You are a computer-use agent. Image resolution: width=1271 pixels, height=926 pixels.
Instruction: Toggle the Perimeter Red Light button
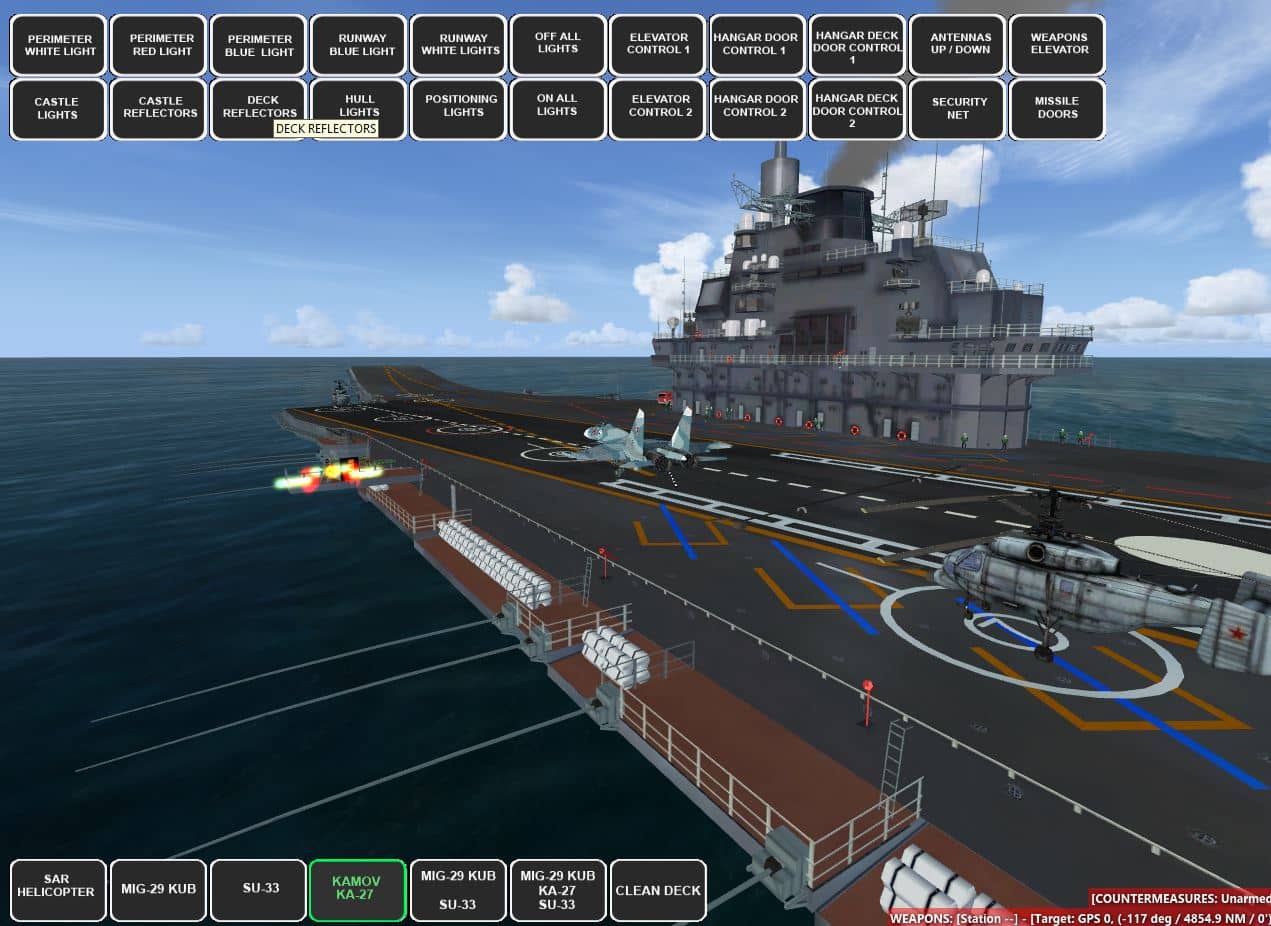[158, 45]
